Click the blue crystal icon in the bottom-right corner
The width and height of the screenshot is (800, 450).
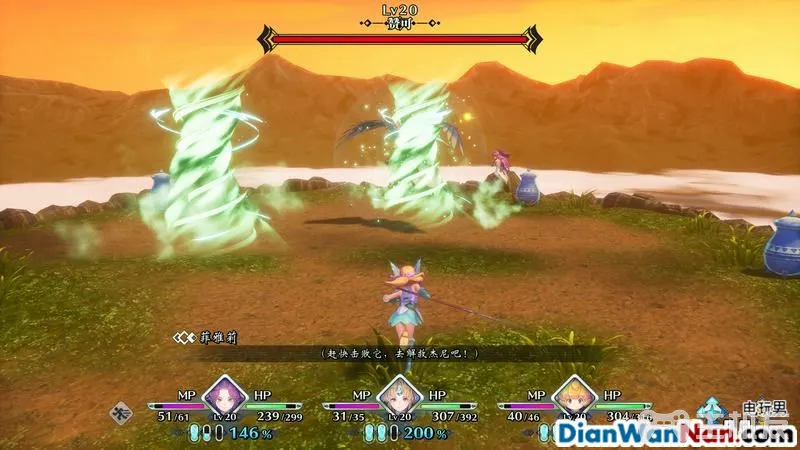pyautogui.click(x=713, y=411)
